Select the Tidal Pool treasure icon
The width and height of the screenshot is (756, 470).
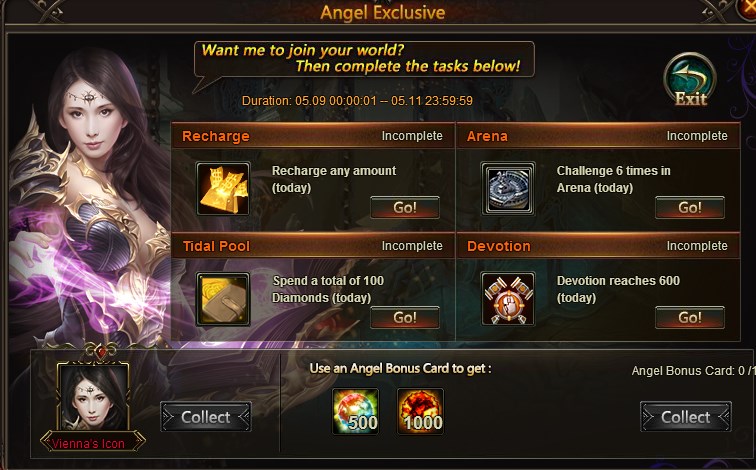click(223, 298)
